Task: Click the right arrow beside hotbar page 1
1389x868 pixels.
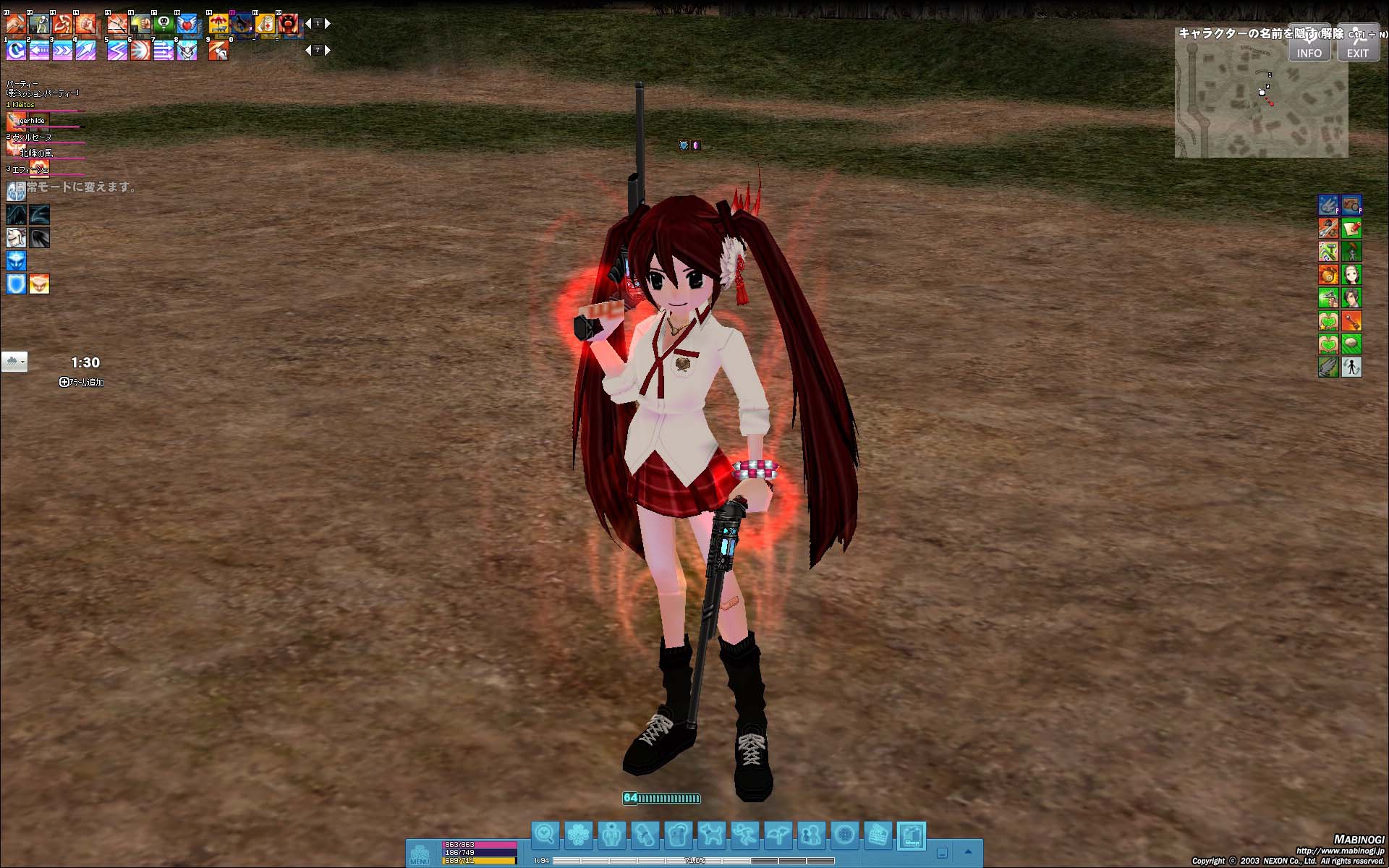Action: (x=327, y=22)
